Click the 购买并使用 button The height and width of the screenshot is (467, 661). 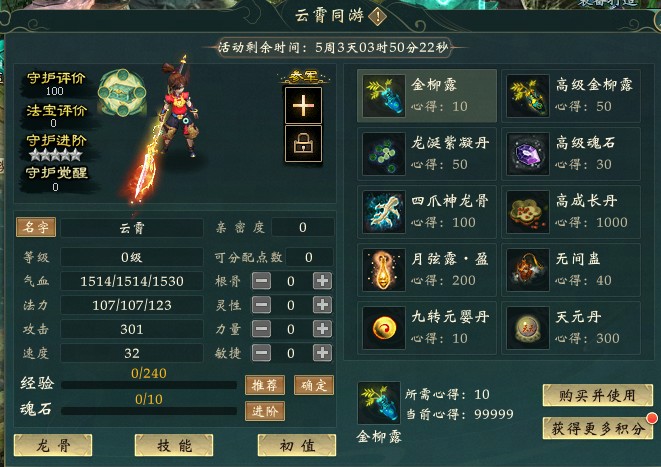(x=589, y=395)
